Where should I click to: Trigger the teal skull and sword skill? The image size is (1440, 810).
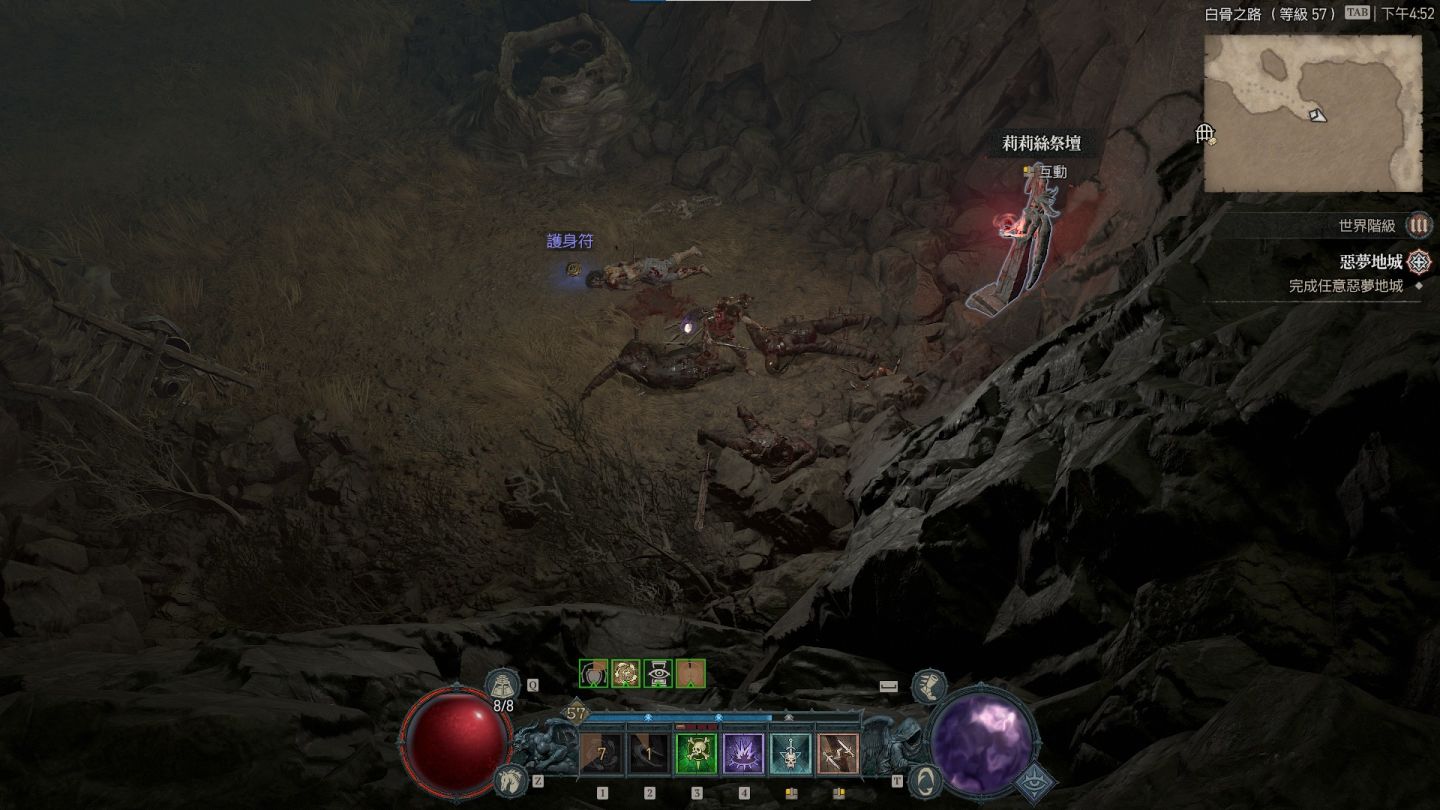(790, 754)
